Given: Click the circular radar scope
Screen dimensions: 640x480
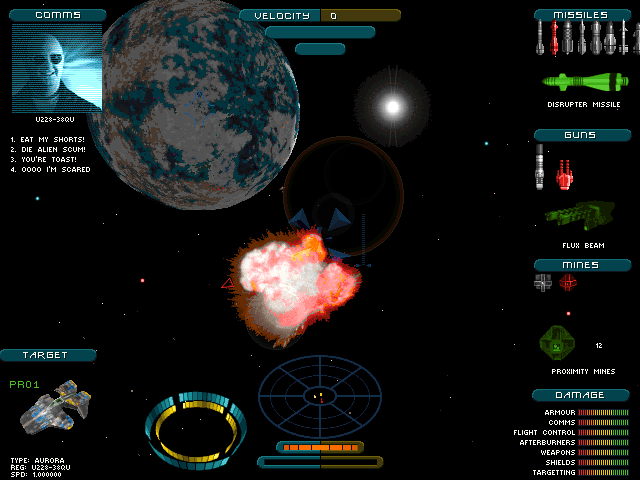Looking at the screenshot, I should click(320, 393).
